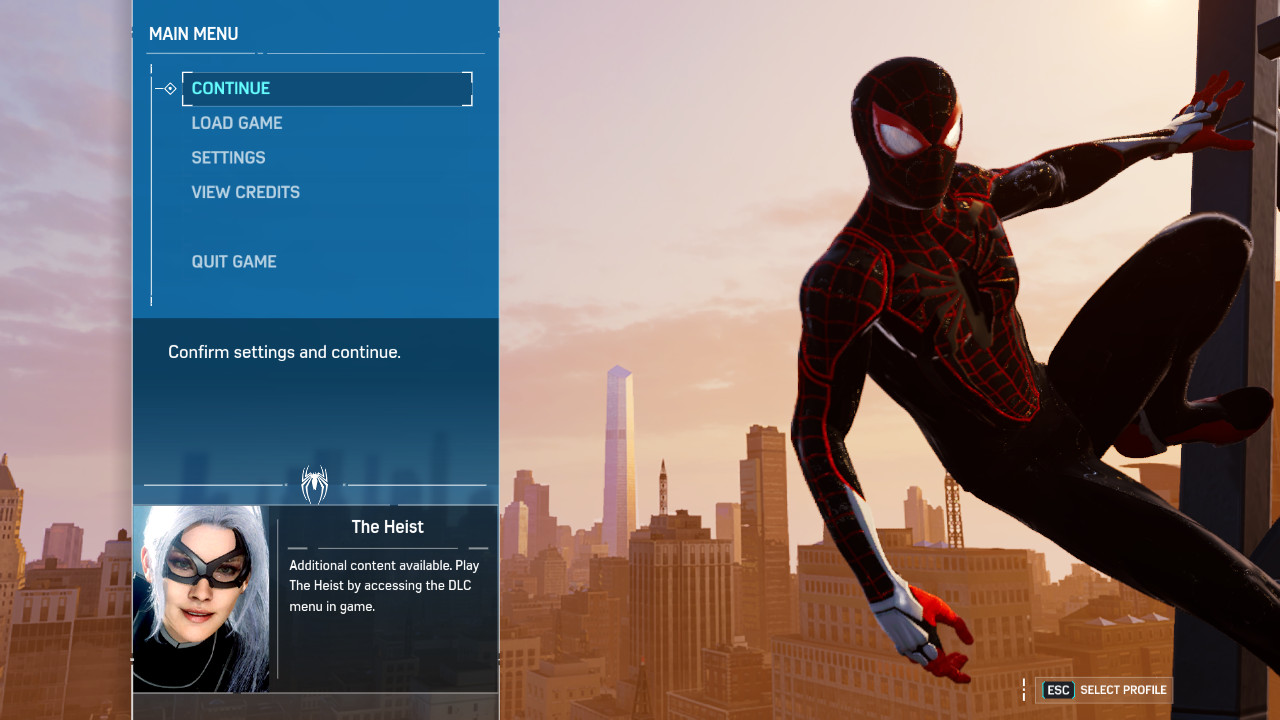Choose Quit Game to exit
Viewport: 1280px width, 720px height.
[234, 261]
